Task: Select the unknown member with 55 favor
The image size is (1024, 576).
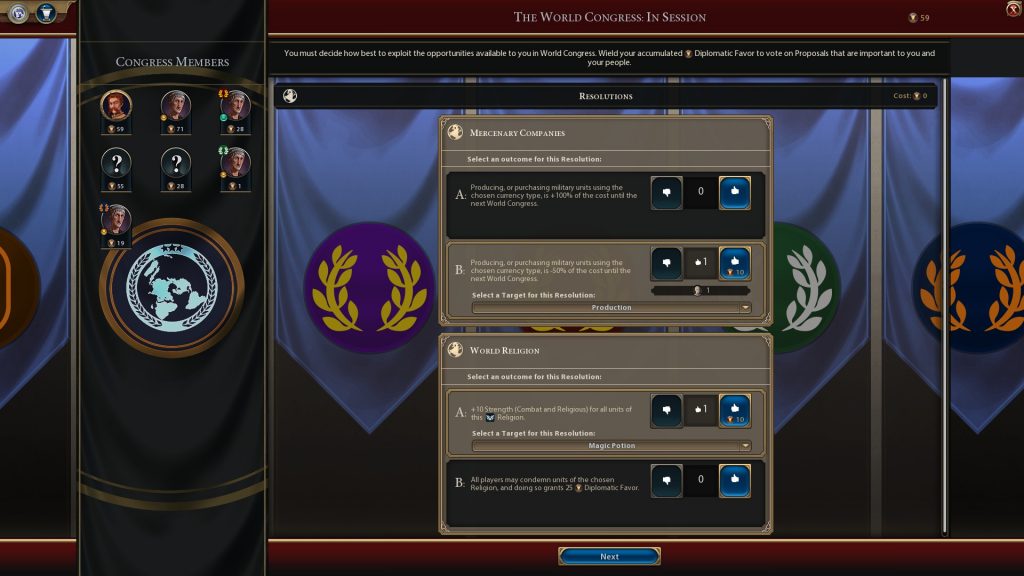Action: pos(117,164)
